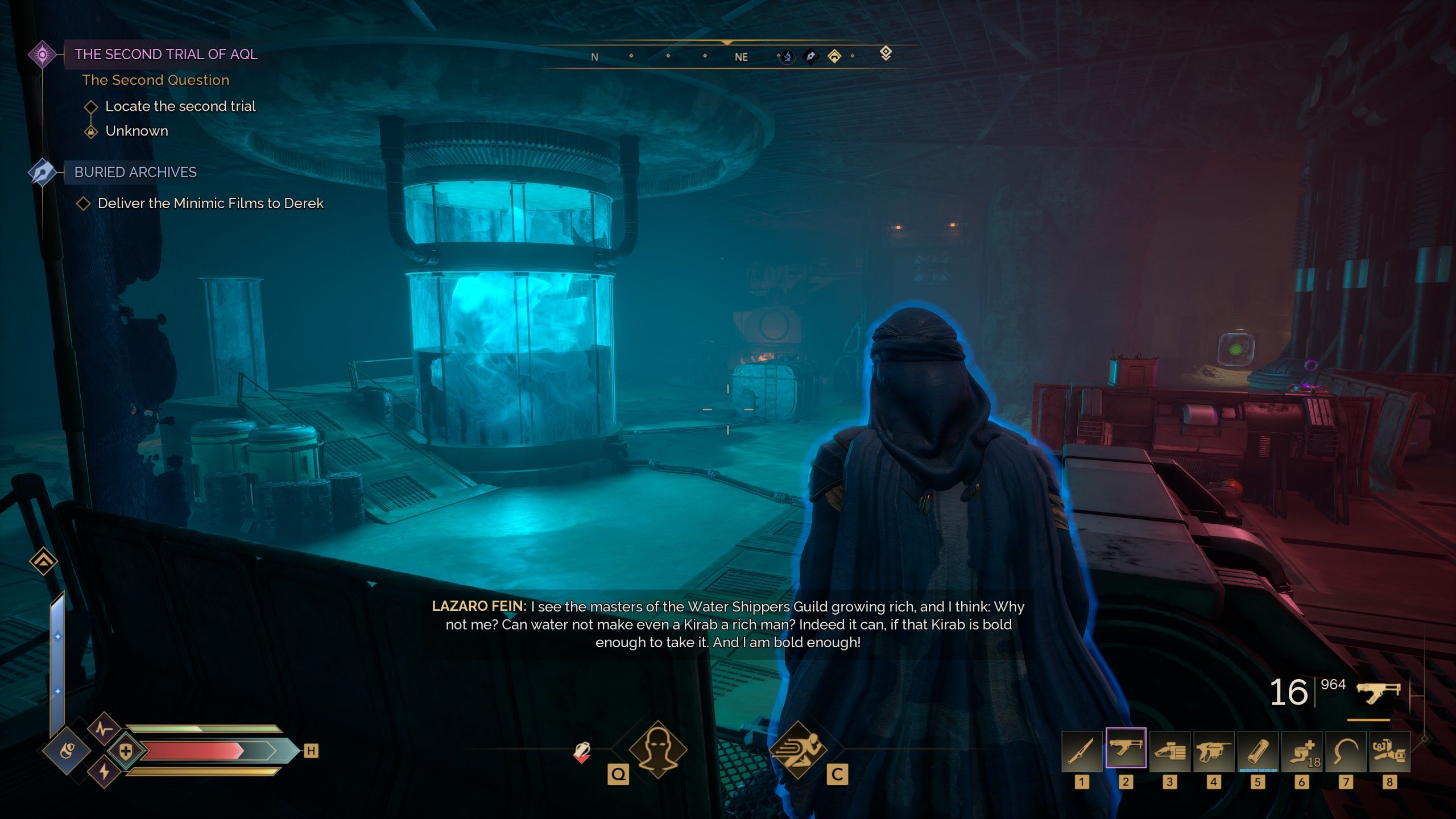Select the highlighted rifle in hotbar slot 2
1456x819 pixels.
(x=1126, y=748)
